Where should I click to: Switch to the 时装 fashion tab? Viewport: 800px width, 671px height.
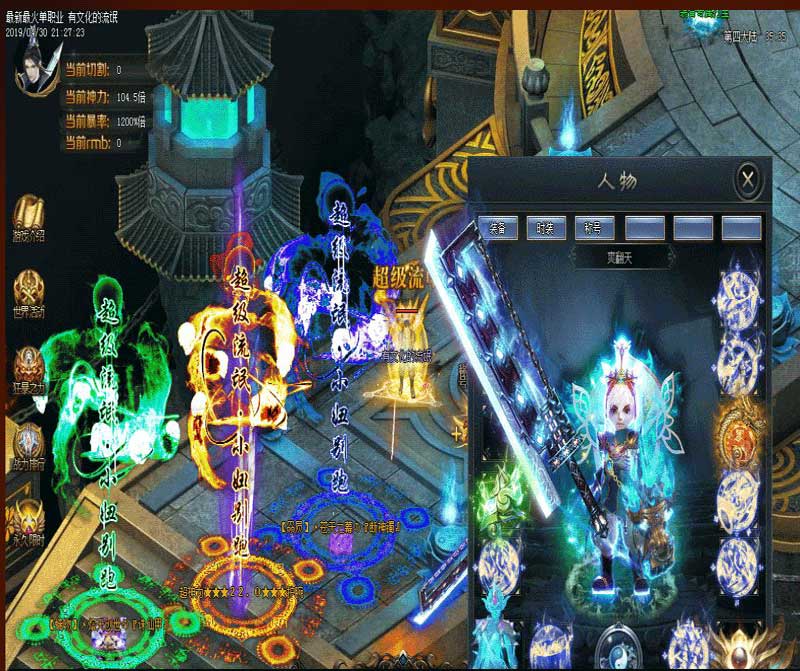tap(545, 228)
